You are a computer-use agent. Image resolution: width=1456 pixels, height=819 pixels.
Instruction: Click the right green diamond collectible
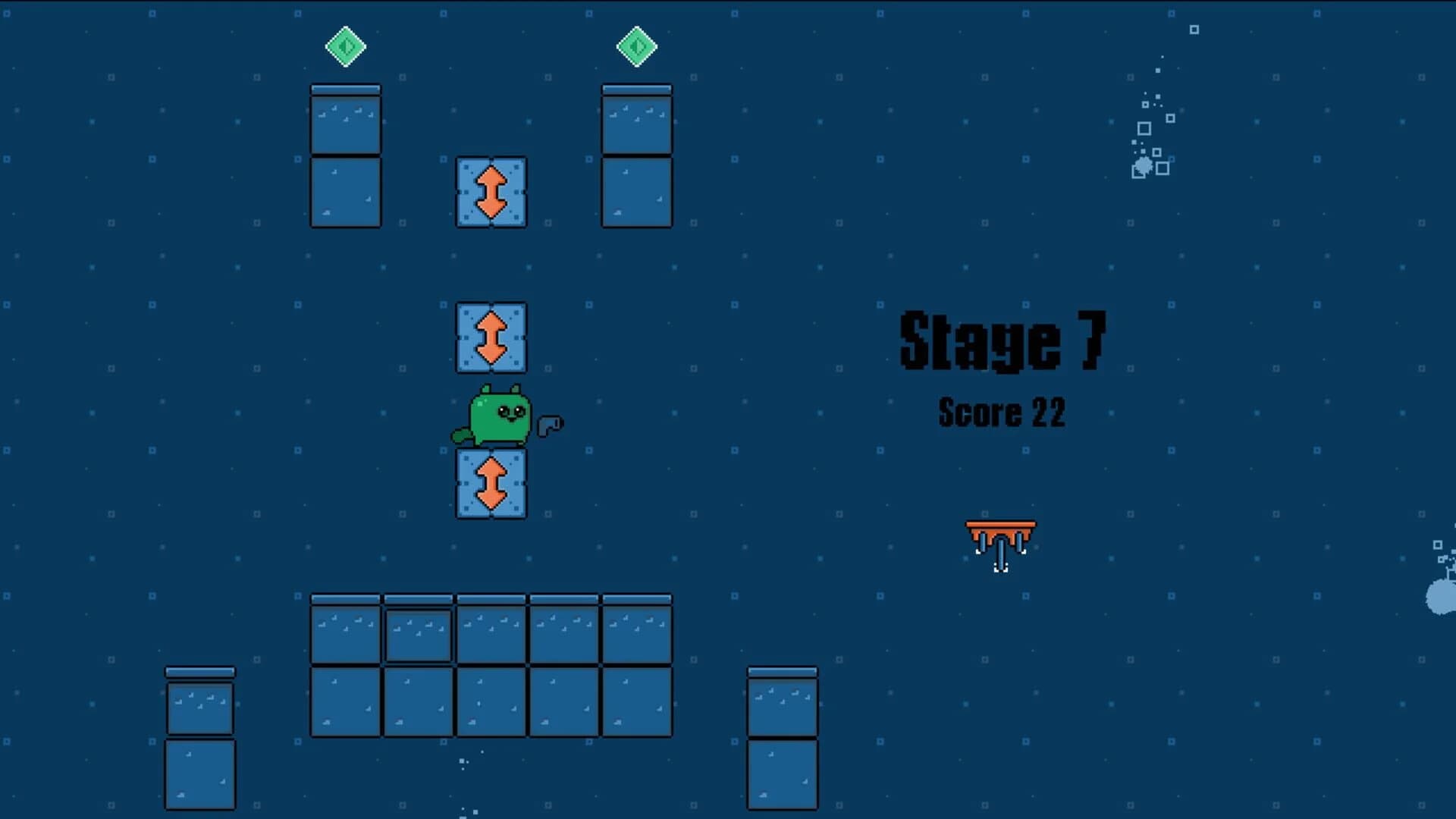point(636,46)
